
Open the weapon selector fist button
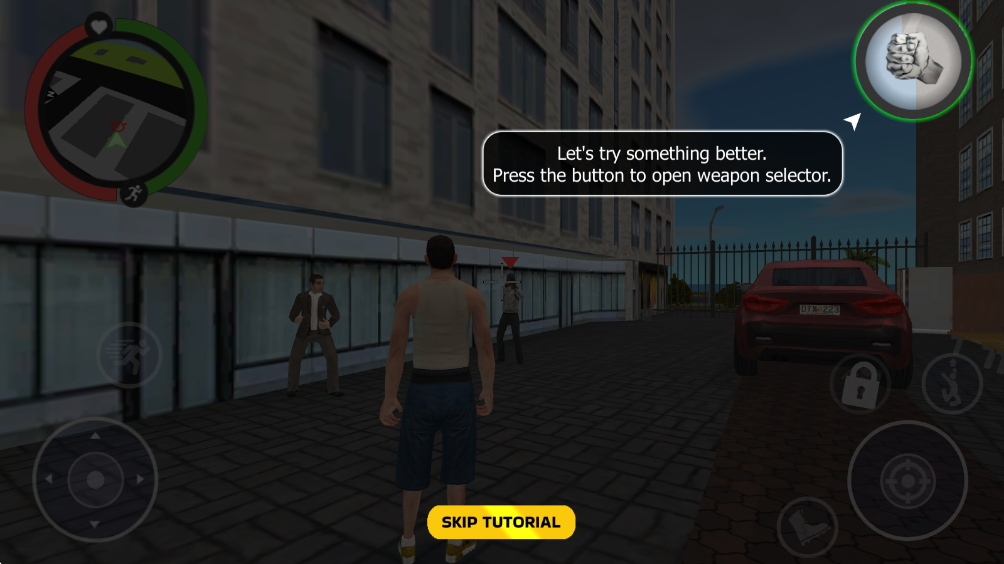click(912, 61)
